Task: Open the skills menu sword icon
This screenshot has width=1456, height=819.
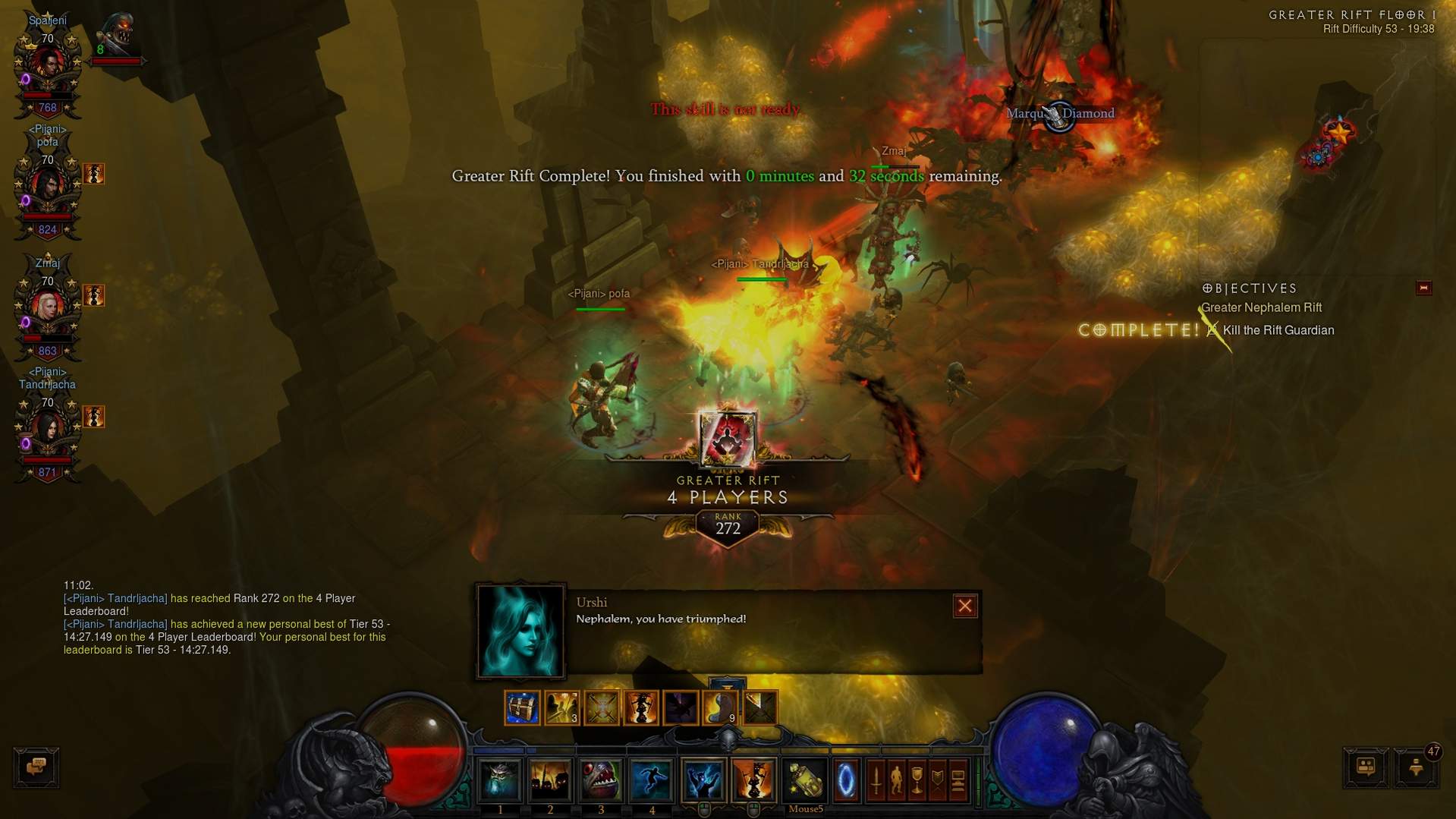Action: 876,780
